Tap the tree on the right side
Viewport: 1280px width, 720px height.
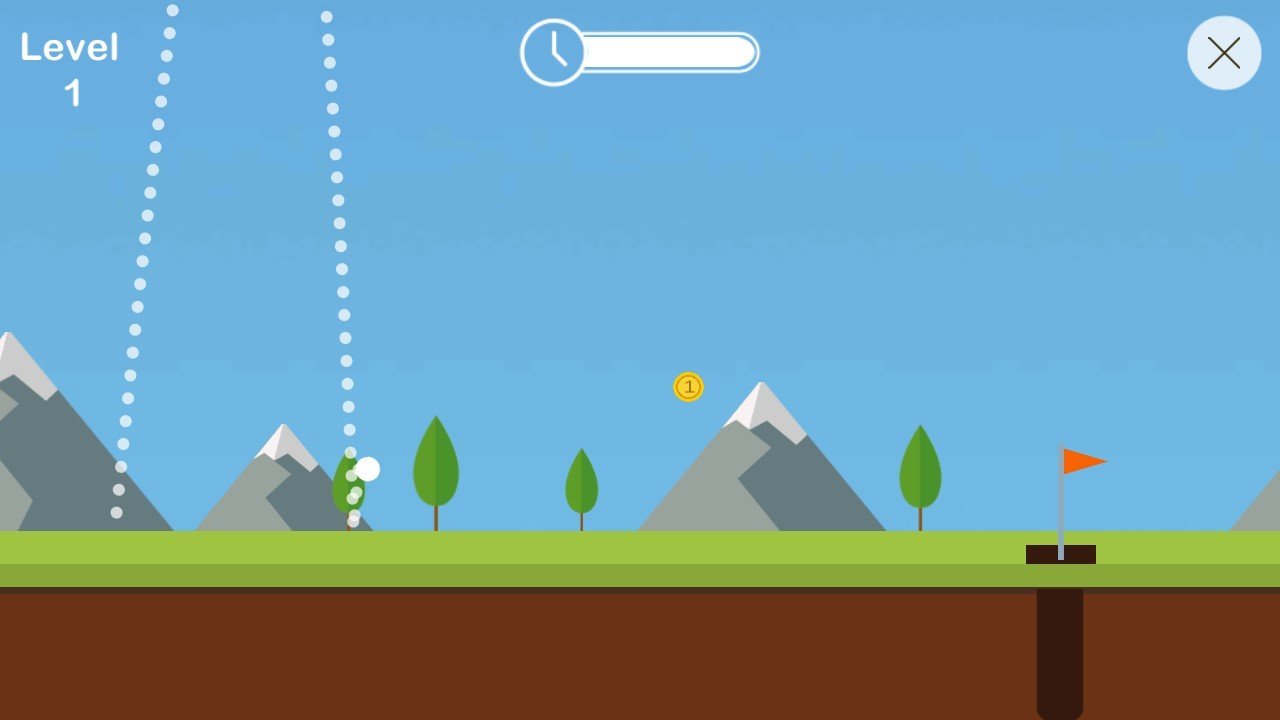(x=921, y=465)
